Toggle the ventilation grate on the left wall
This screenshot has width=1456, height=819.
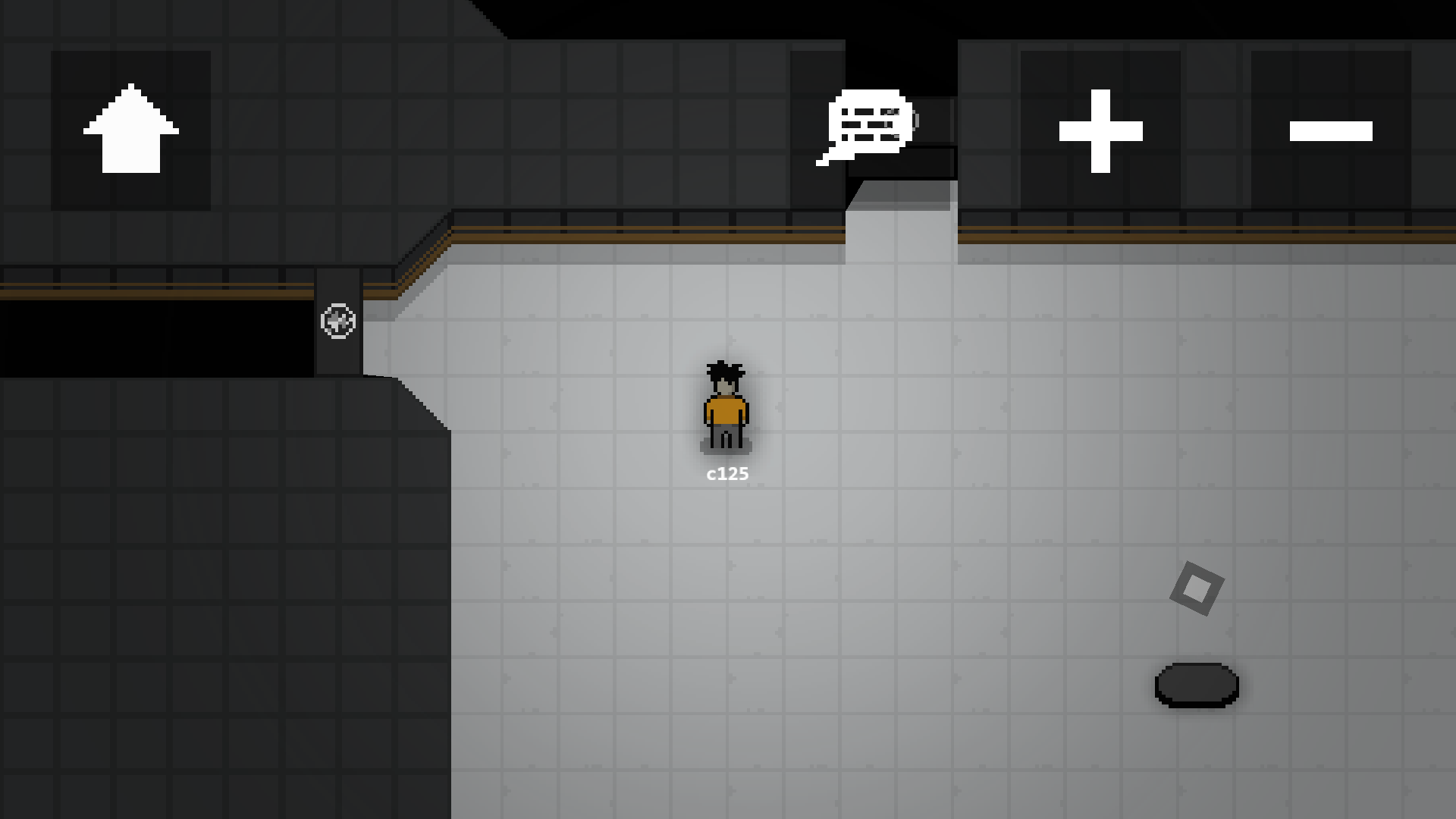point(340,322)
